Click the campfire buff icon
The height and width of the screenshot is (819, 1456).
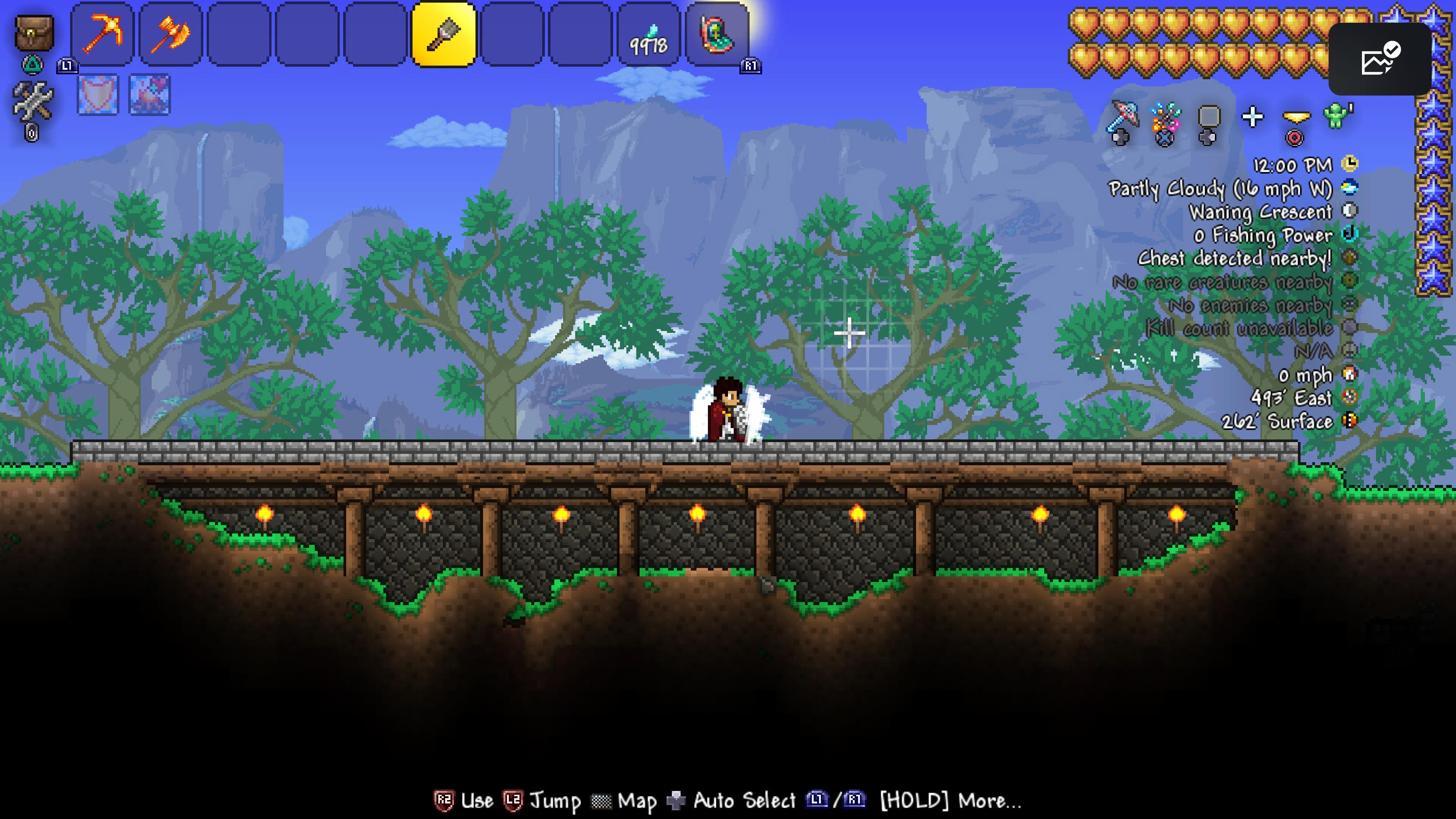pos(149,94)
